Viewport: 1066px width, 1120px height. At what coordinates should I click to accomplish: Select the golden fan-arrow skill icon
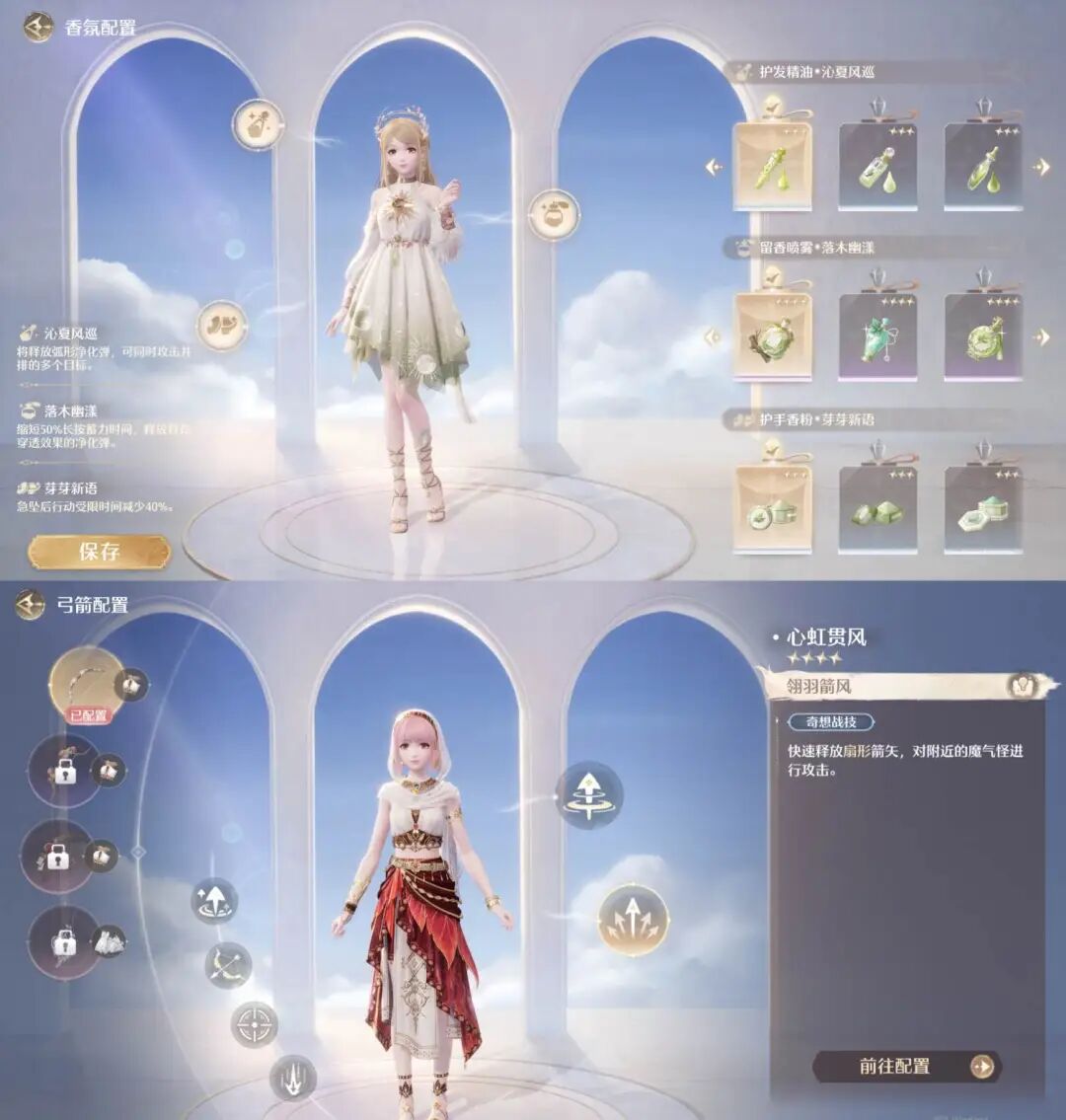coord(633,920)
